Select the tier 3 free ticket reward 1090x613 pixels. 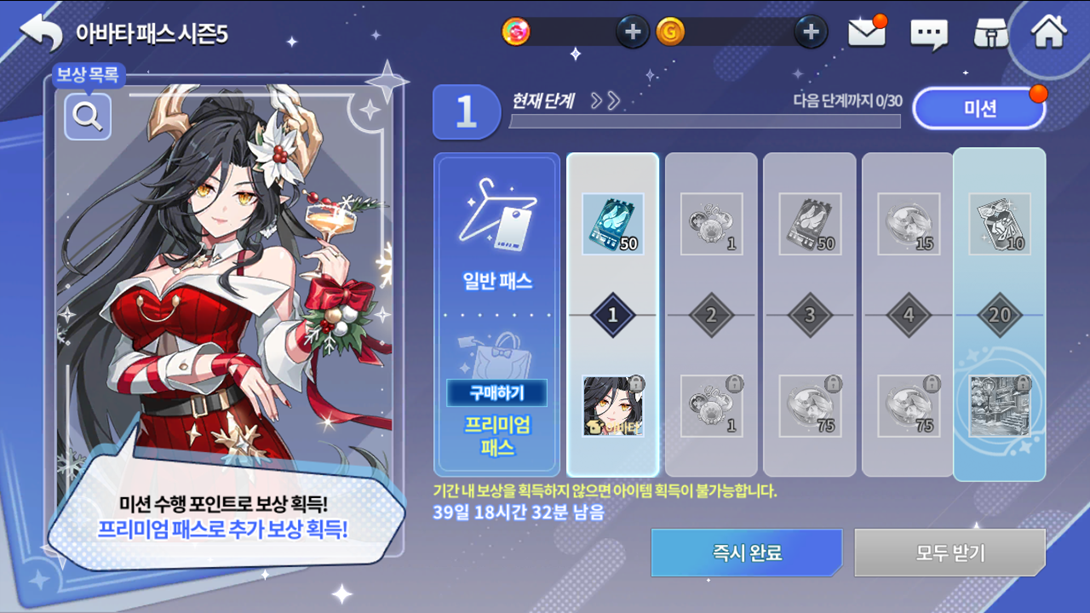point(809,224)
